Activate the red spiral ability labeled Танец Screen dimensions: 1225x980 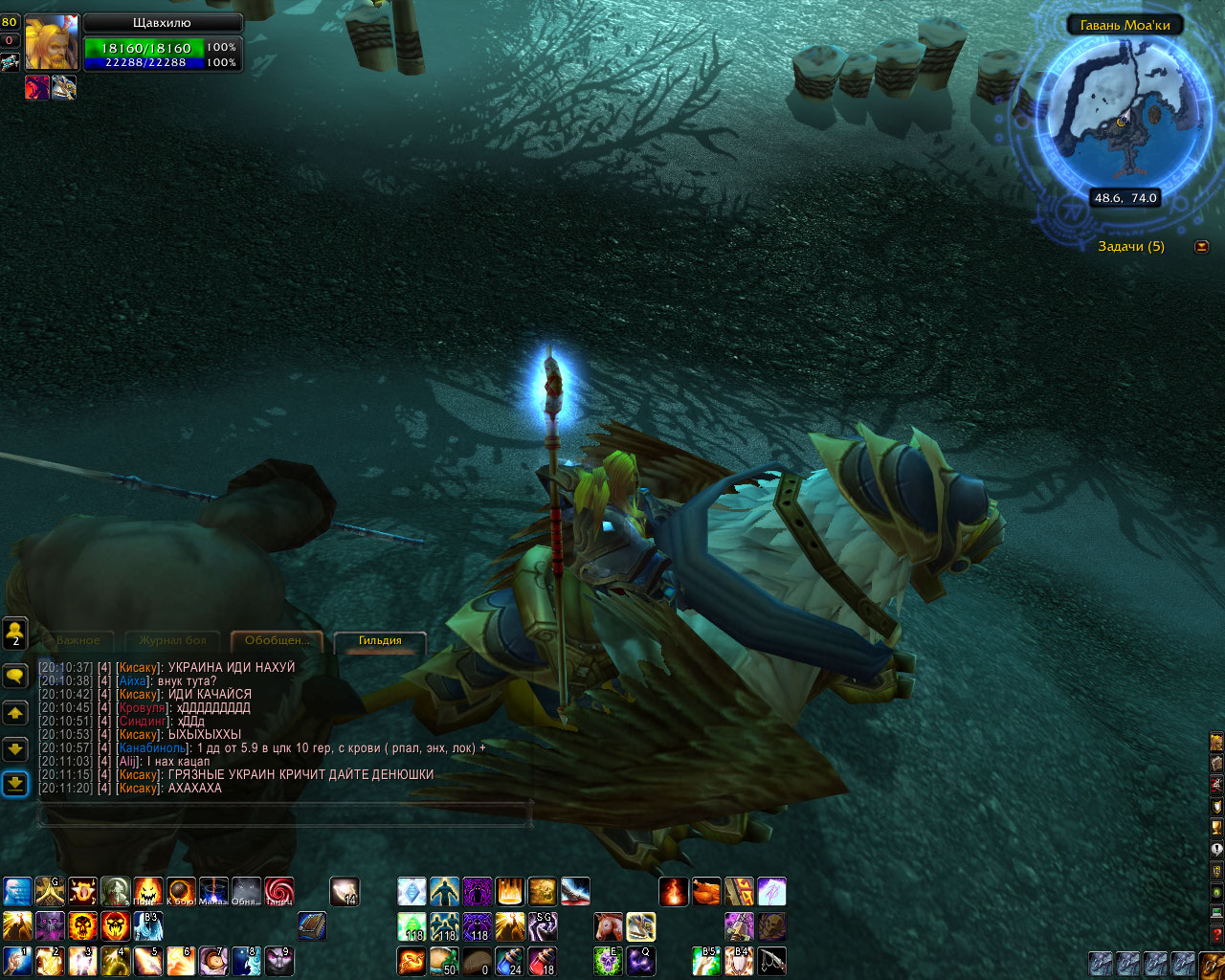(x=278, y=892)
